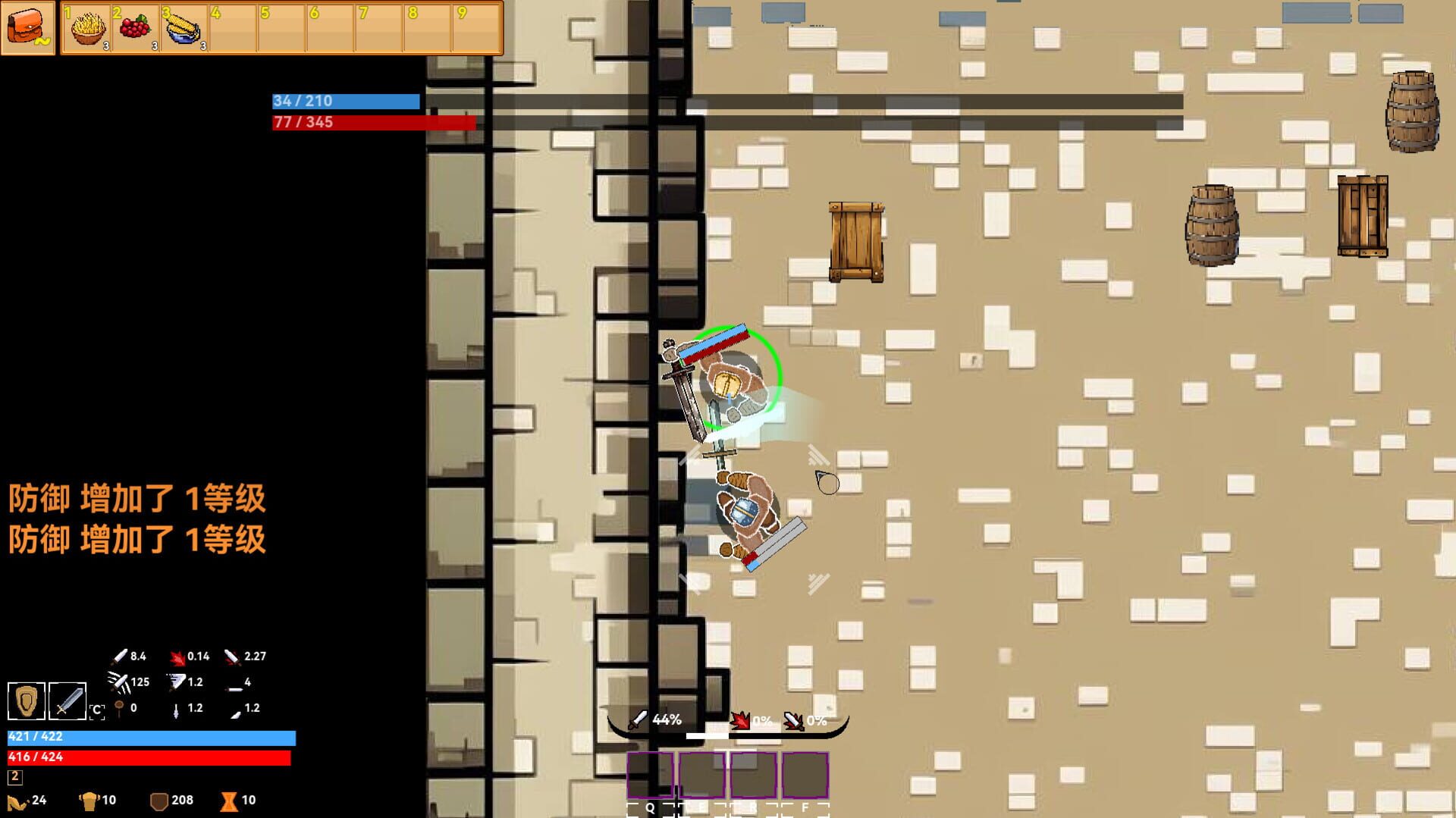Screen dimensions: 1456x818
Task: Open the backpack inventory
Action: tap(29, 28)
